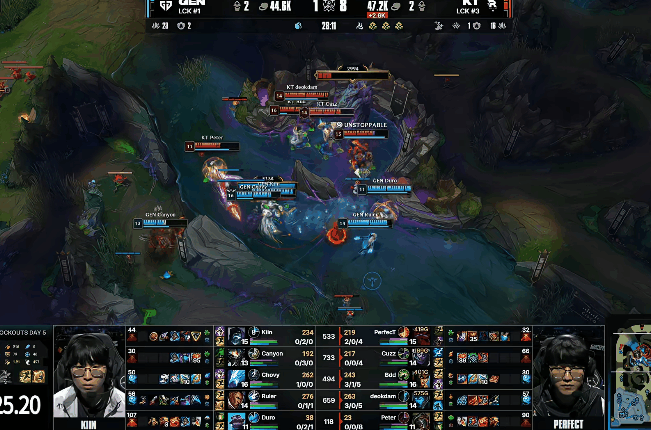Choose Chovy's row in the scoreboard
This screenshot has width=651, height=430.
(271, 375)
